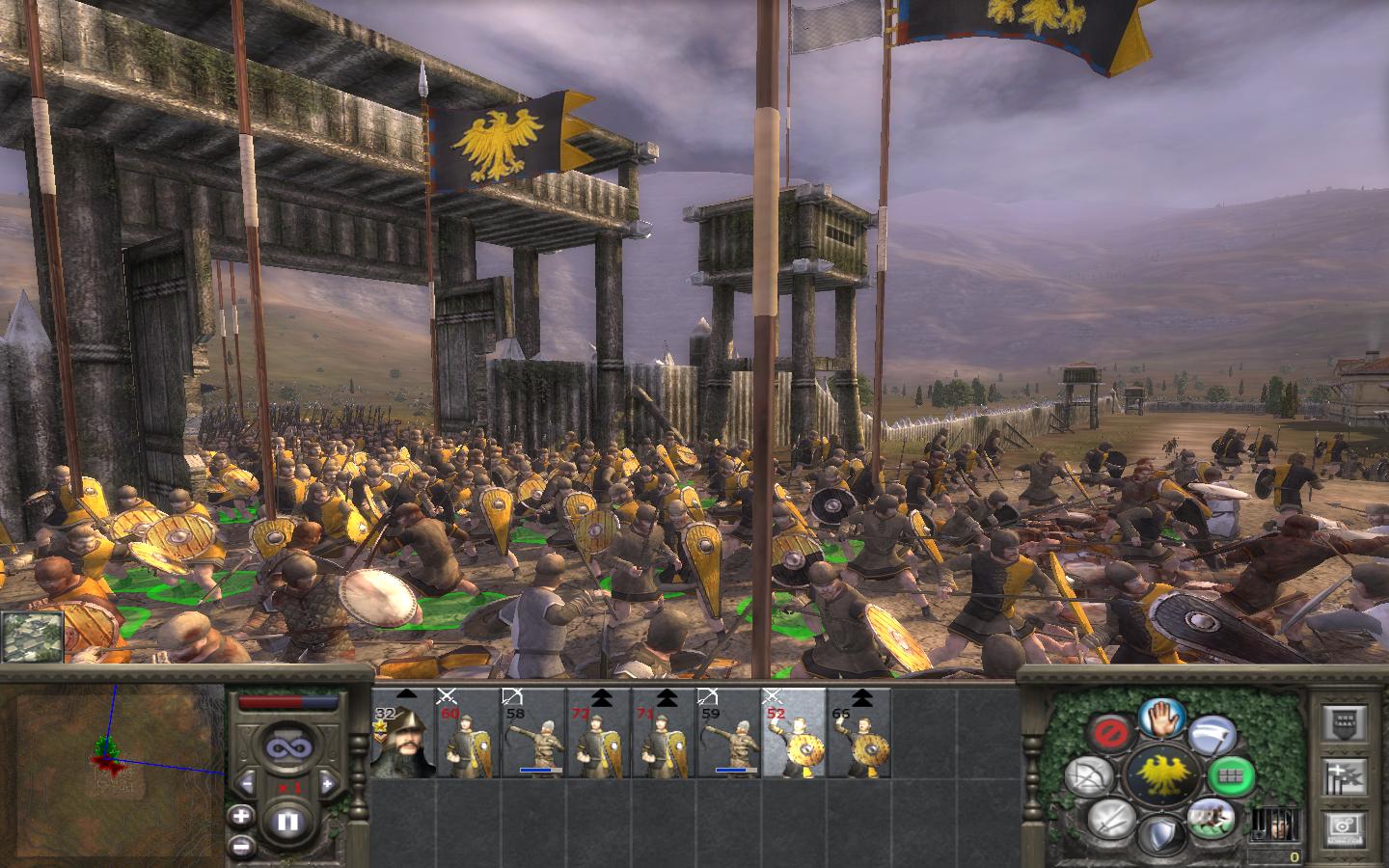Zoom out the minimap with minus button
The width and height of the screenshot is (1389, 868).
coord(241,846)
